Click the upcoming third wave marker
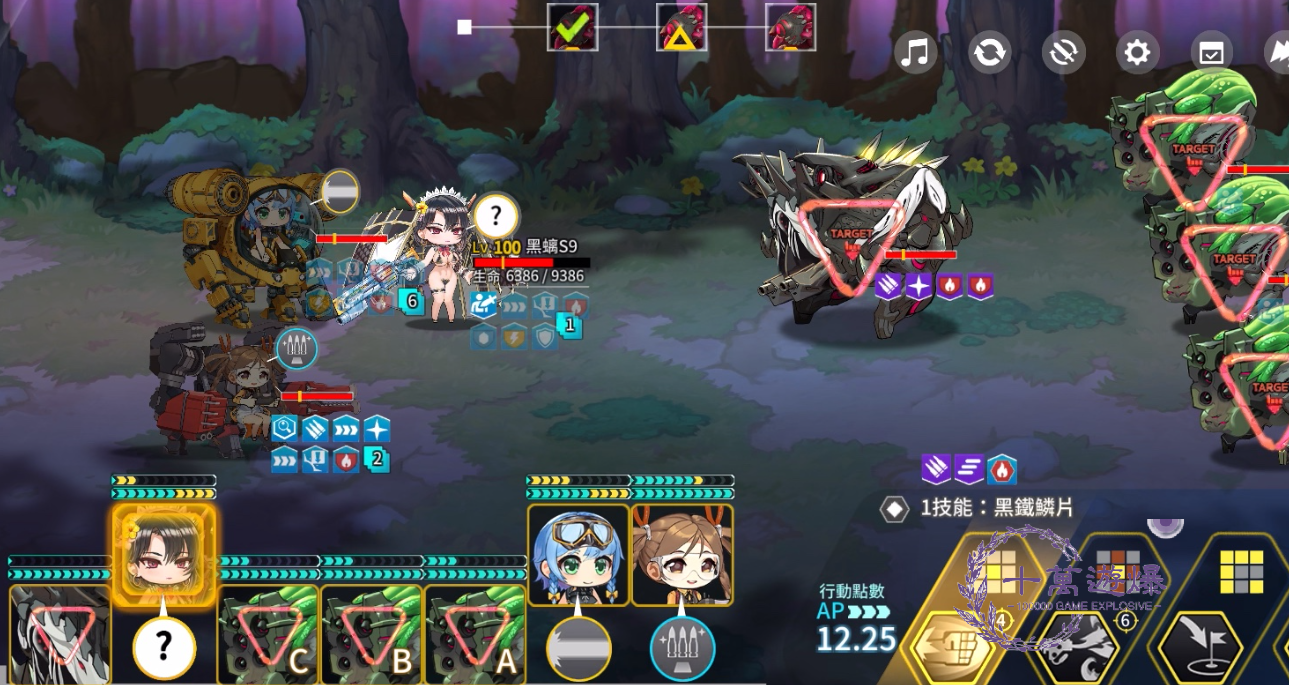 [790, 27]
